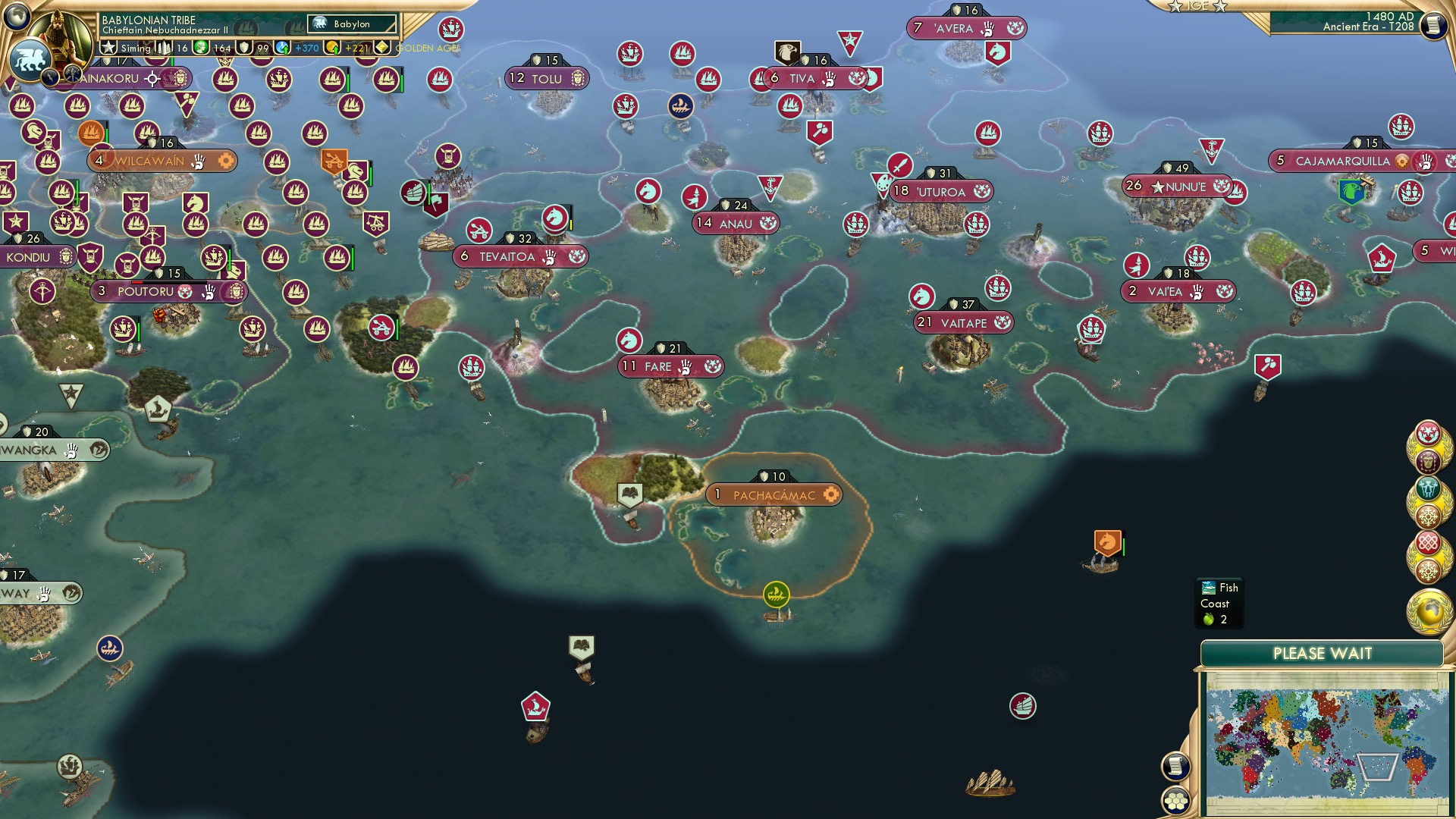Click Nebuchadnezzar II leader portrait

61,33
